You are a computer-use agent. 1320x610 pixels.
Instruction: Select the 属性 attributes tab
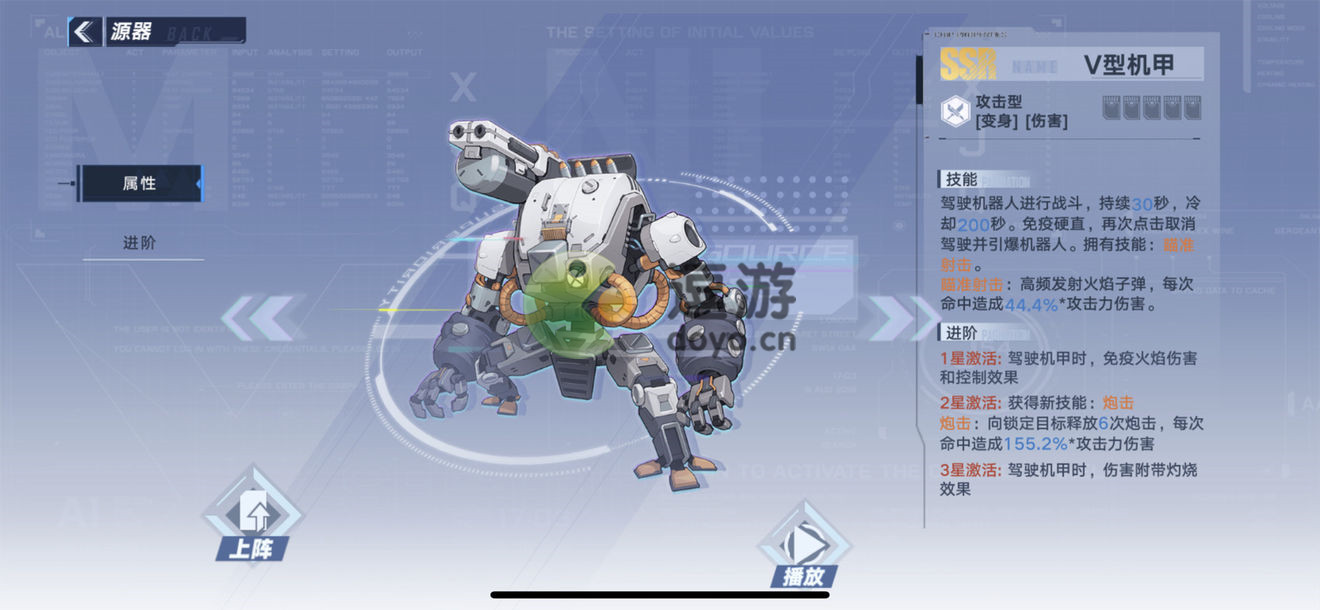[x=140, y=184]
